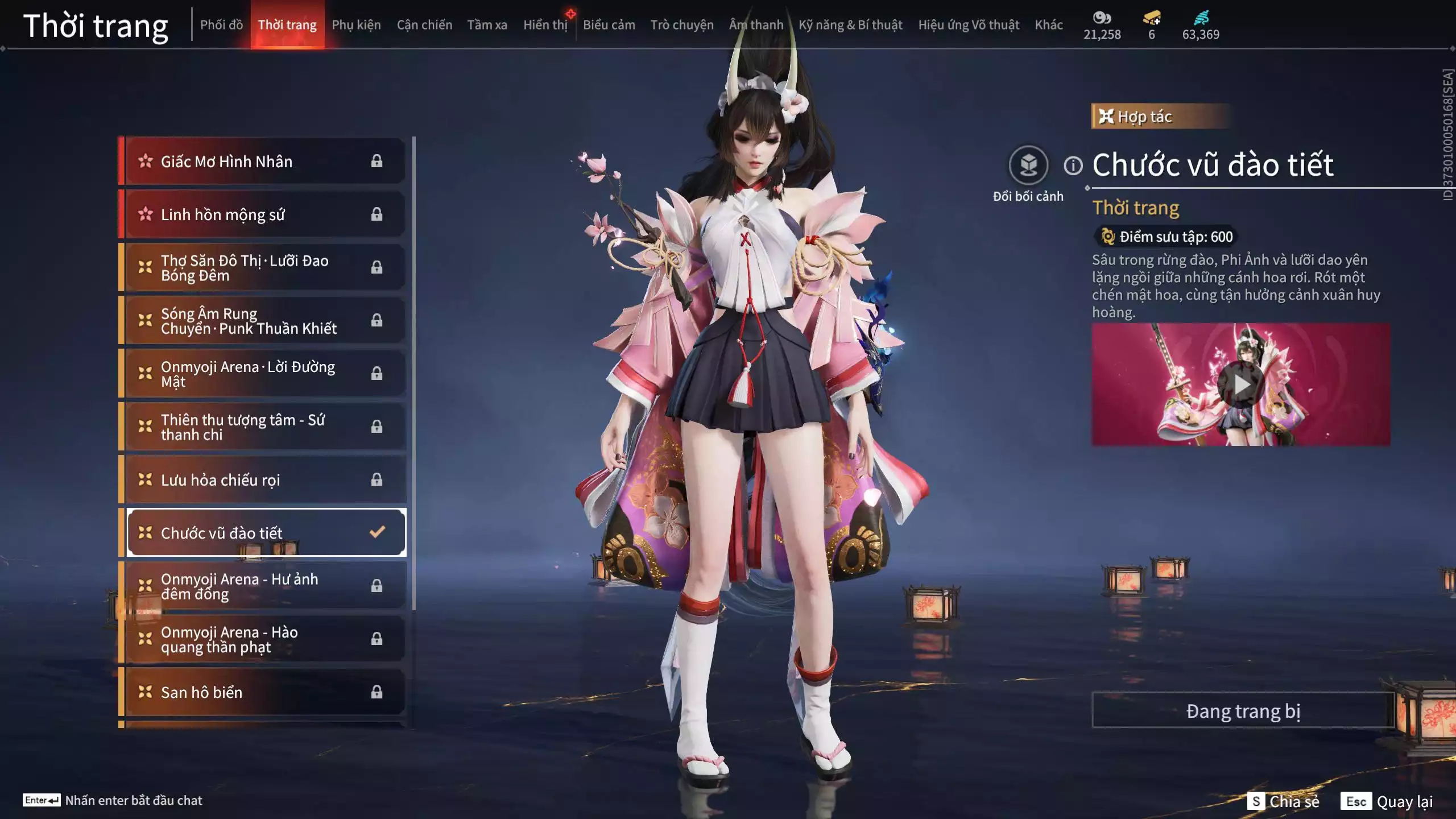Click the coin currency icon showing 21,258
This screenshot has width=1456, height=819.
1102,18
